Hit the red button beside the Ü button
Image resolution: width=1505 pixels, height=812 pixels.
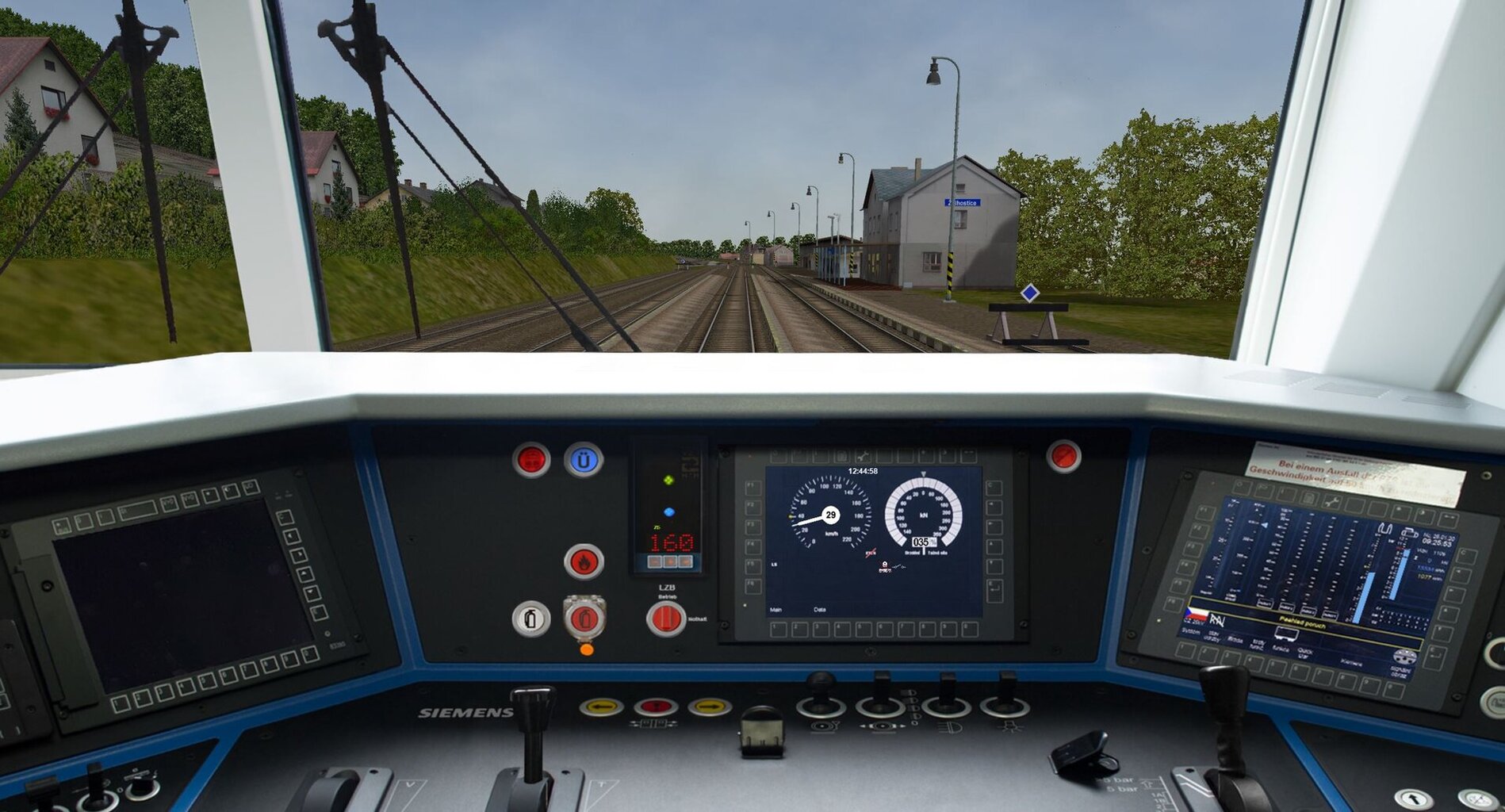[x=530, y=460]
